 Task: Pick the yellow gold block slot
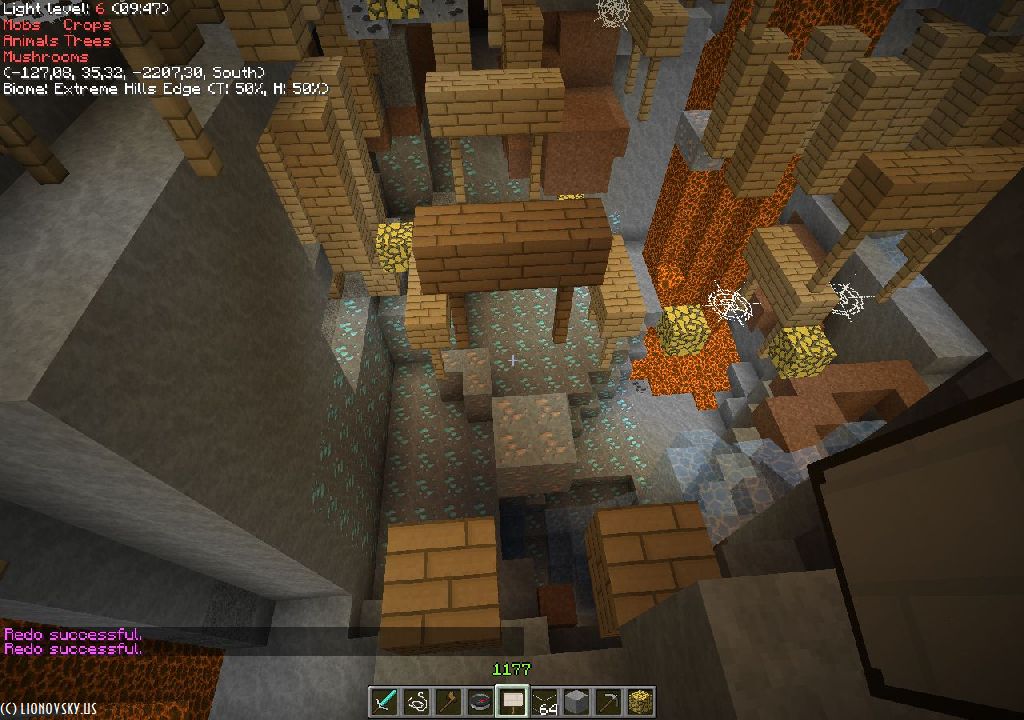click(640, 701)
